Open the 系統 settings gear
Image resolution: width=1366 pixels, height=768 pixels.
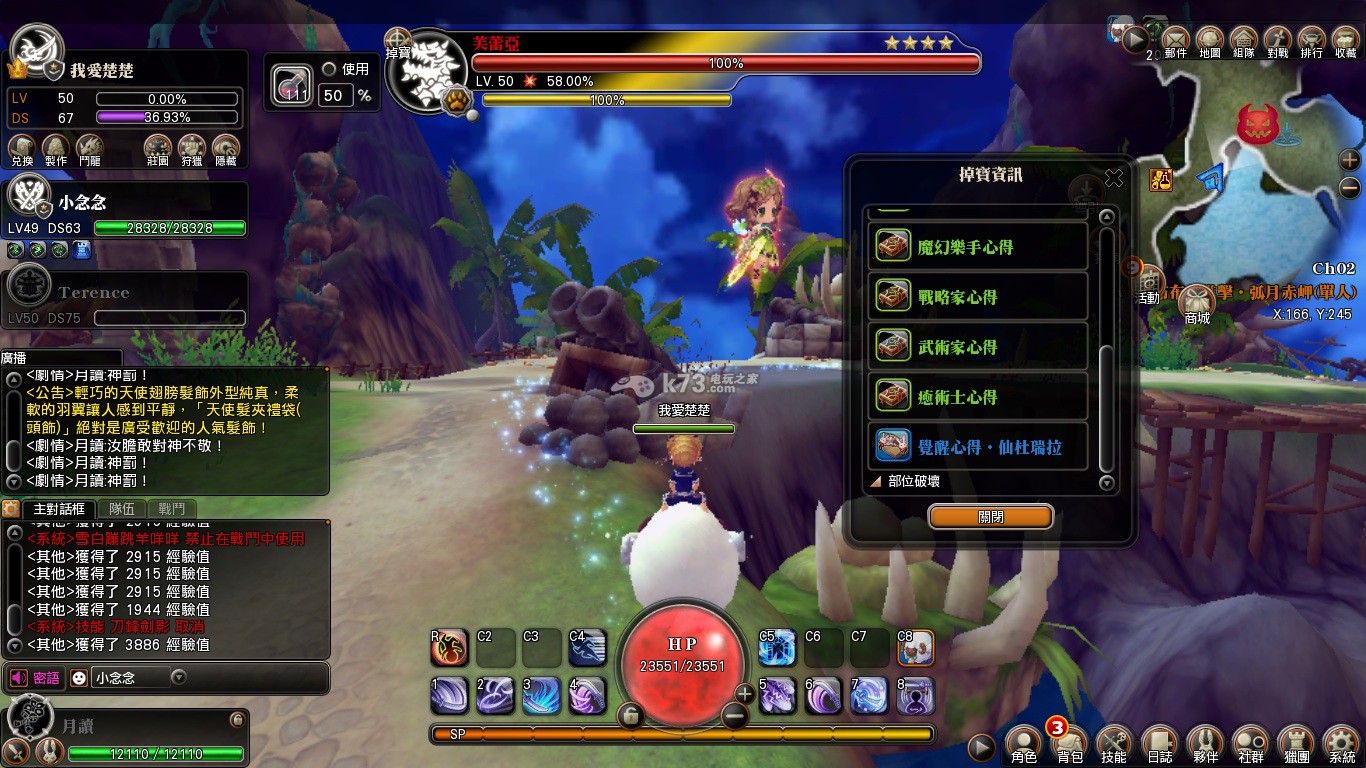pyautogui.click(x=1341, y=743)
